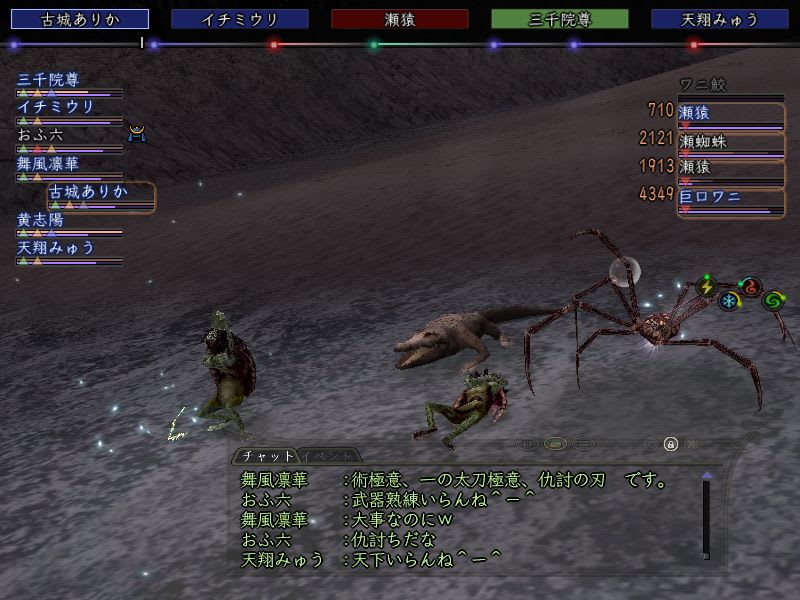The height and width of the screenshot is (600, 800).
Task: Select the green 三千院尊 turn-order panel
Action: point(560,19)
